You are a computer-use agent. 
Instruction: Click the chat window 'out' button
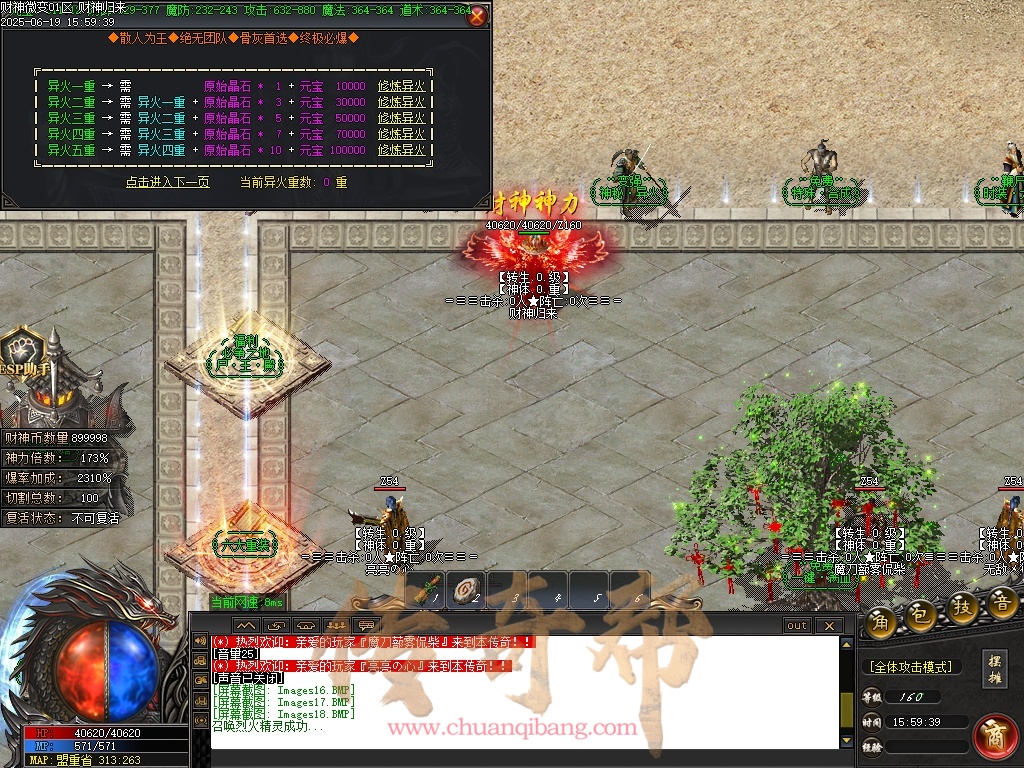[796, 626]
